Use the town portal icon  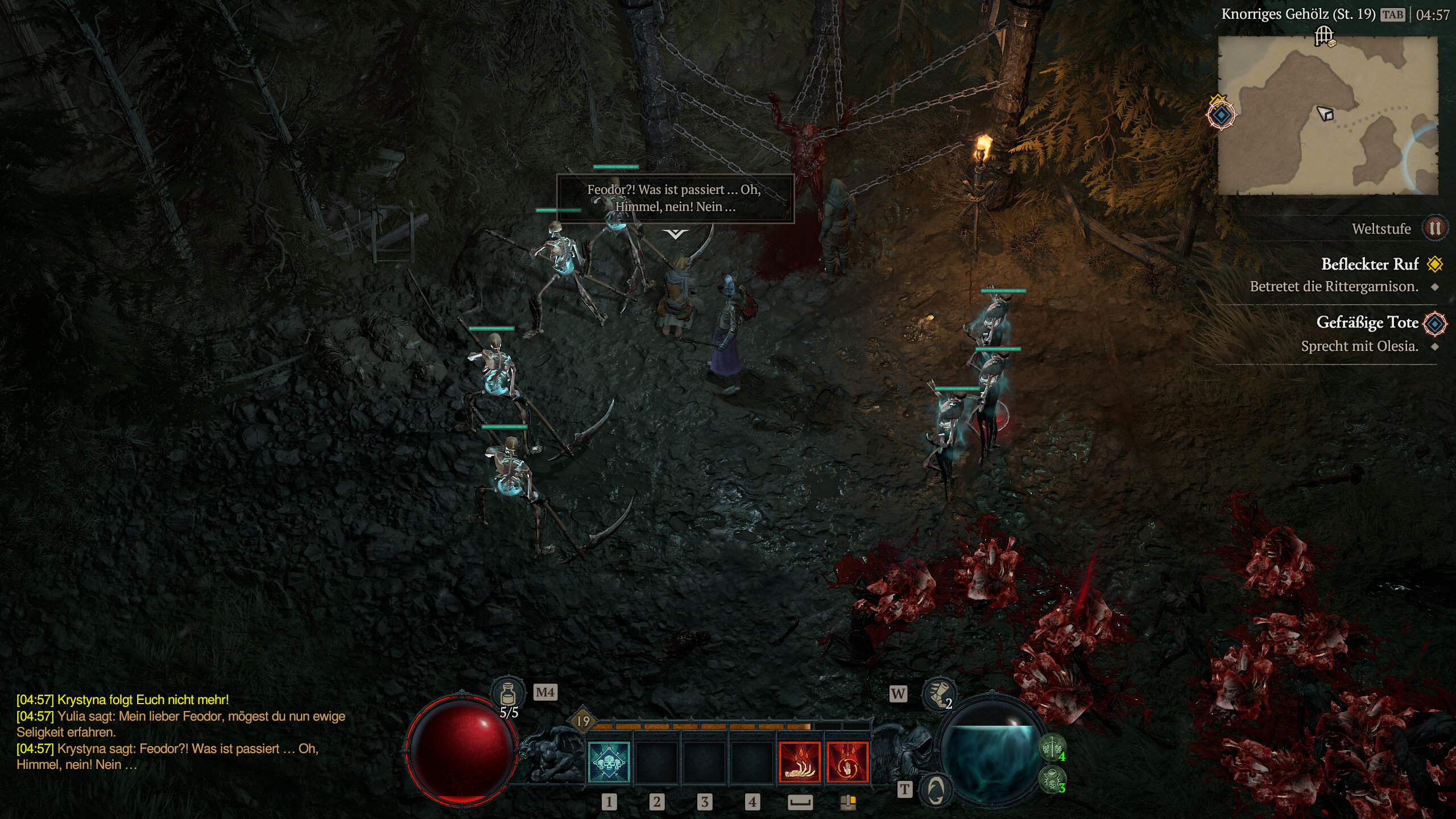[935, 789]
